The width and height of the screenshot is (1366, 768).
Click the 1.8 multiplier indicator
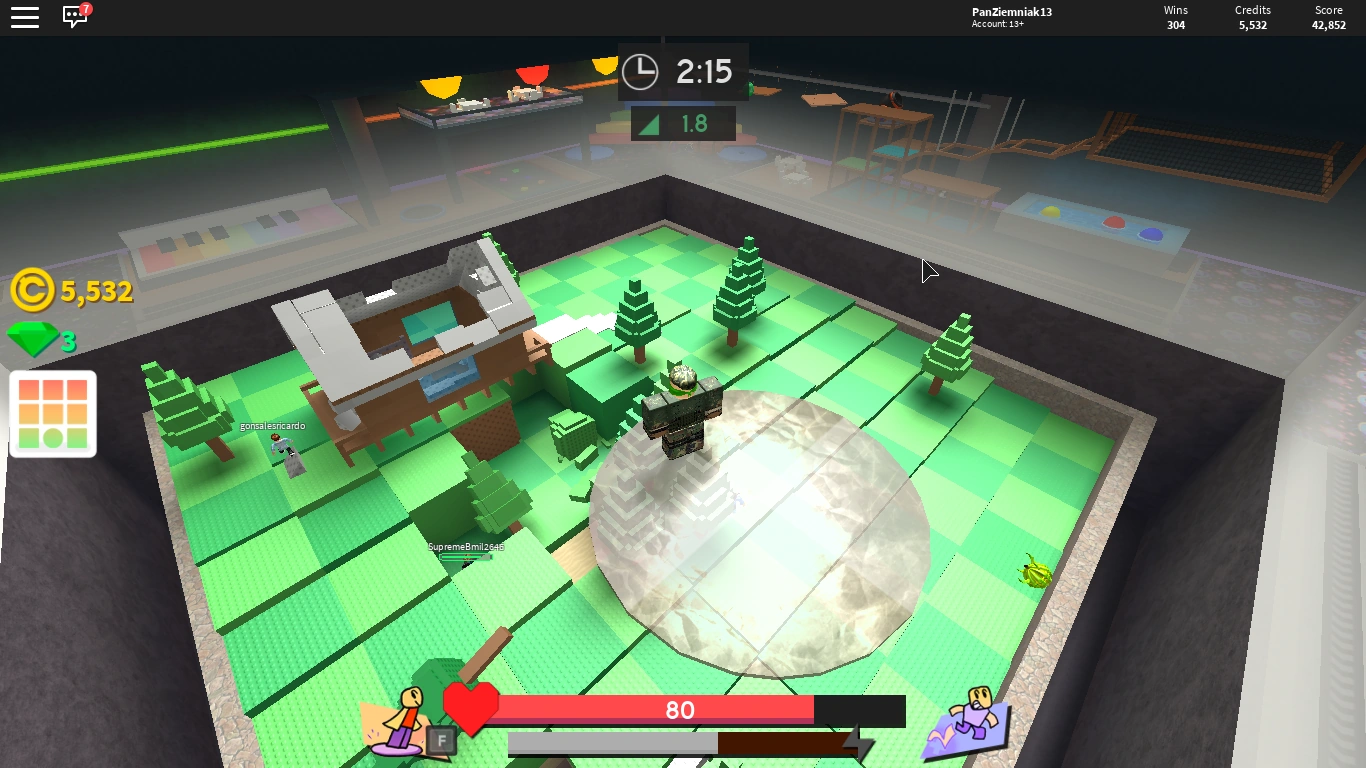point(683,123)
